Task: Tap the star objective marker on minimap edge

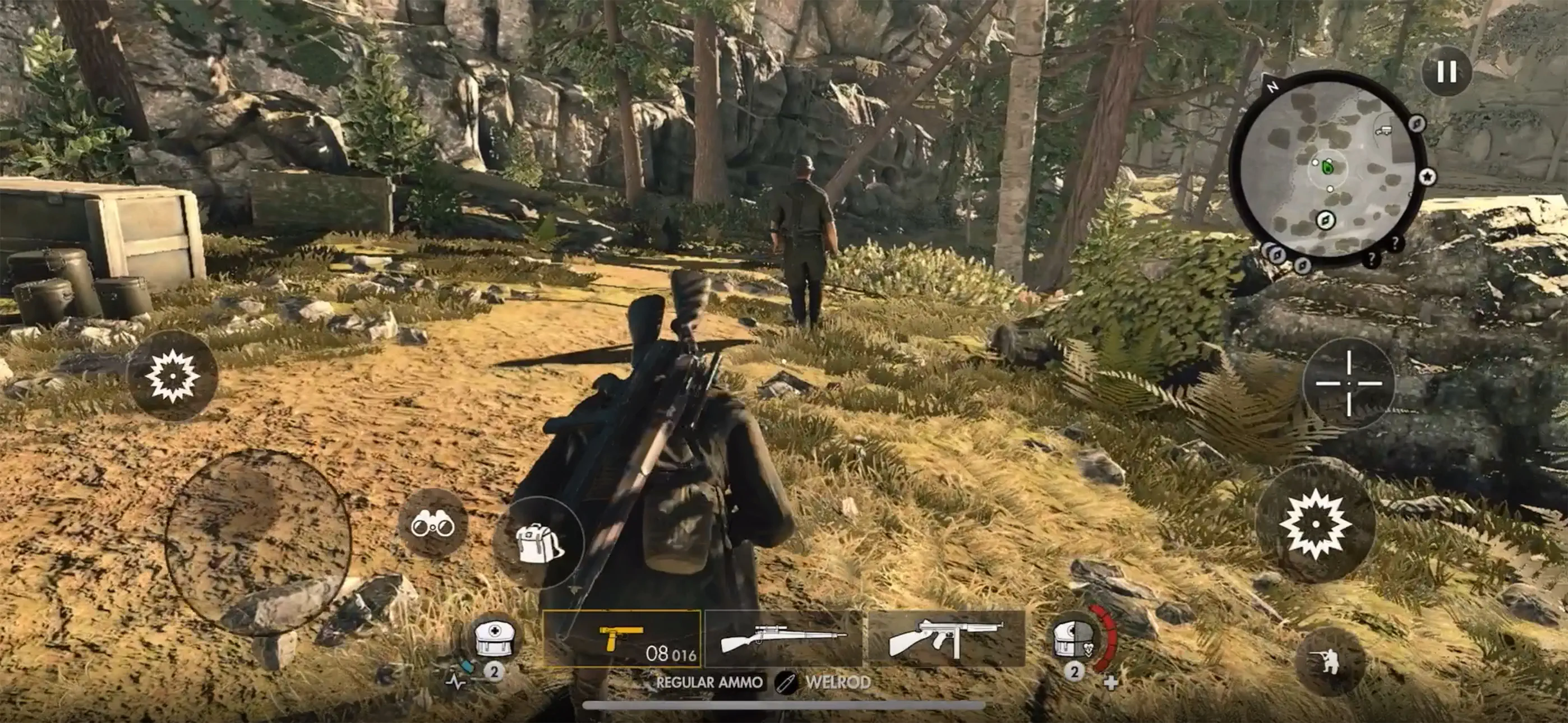Action: (1428, 177)
